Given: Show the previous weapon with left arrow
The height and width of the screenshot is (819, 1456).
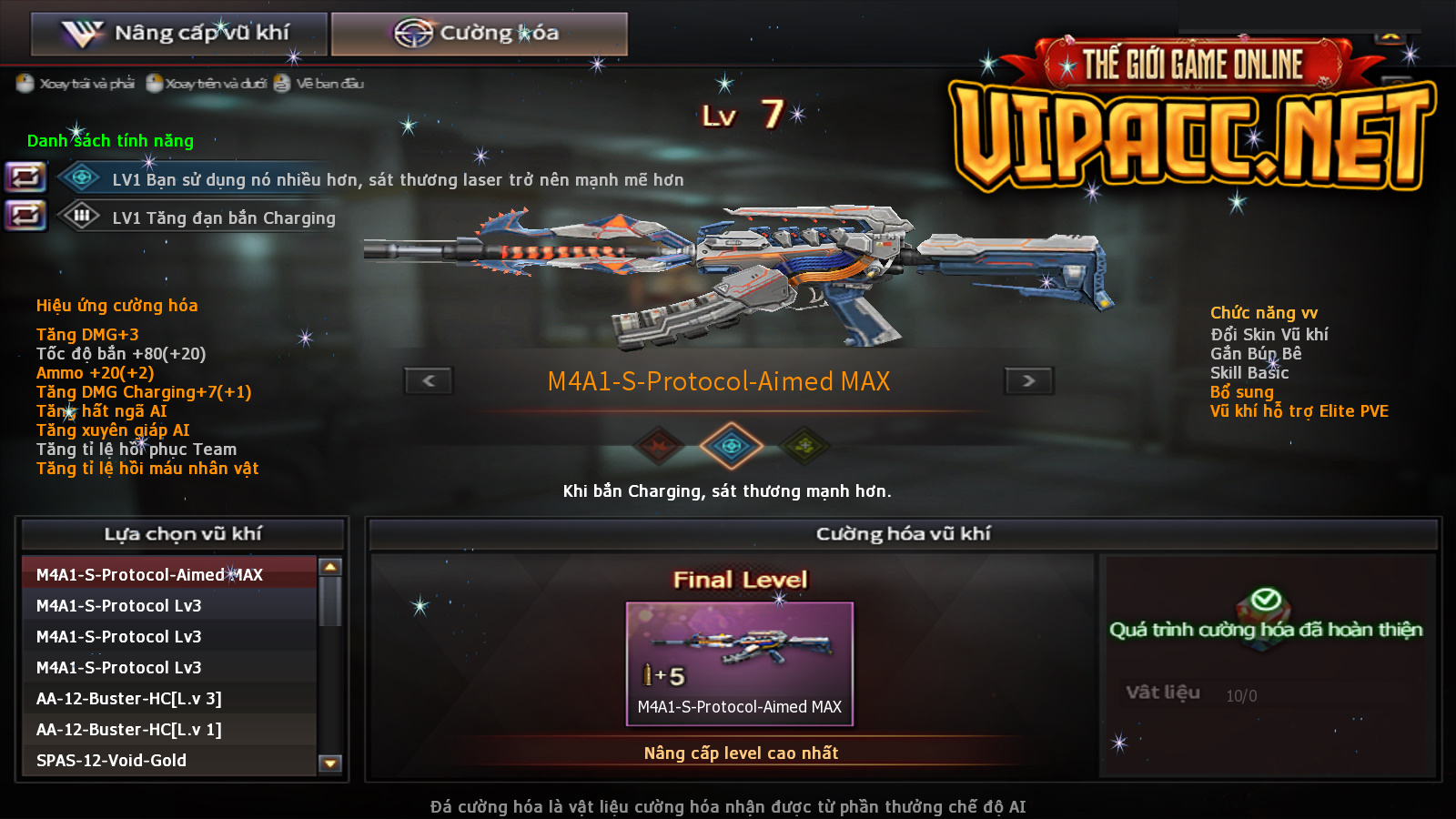Looking at the screenshot, I should point(429,380).
